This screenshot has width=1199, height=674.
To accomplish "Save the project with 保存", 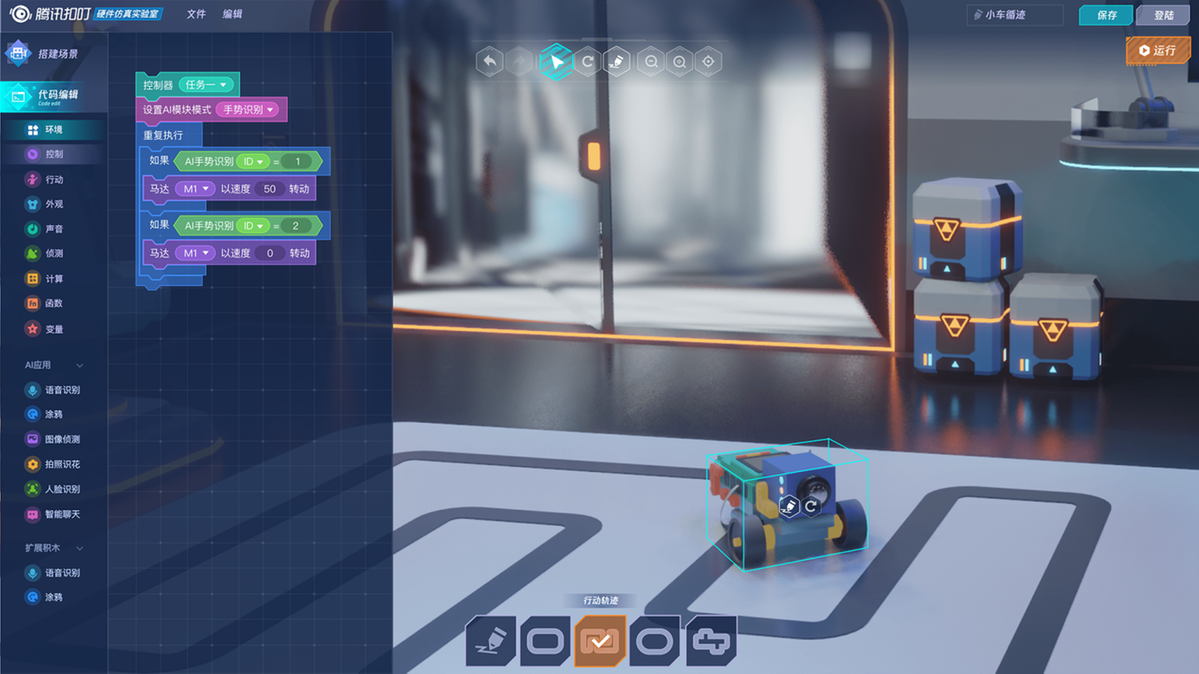I will (x=1106, y=15).
